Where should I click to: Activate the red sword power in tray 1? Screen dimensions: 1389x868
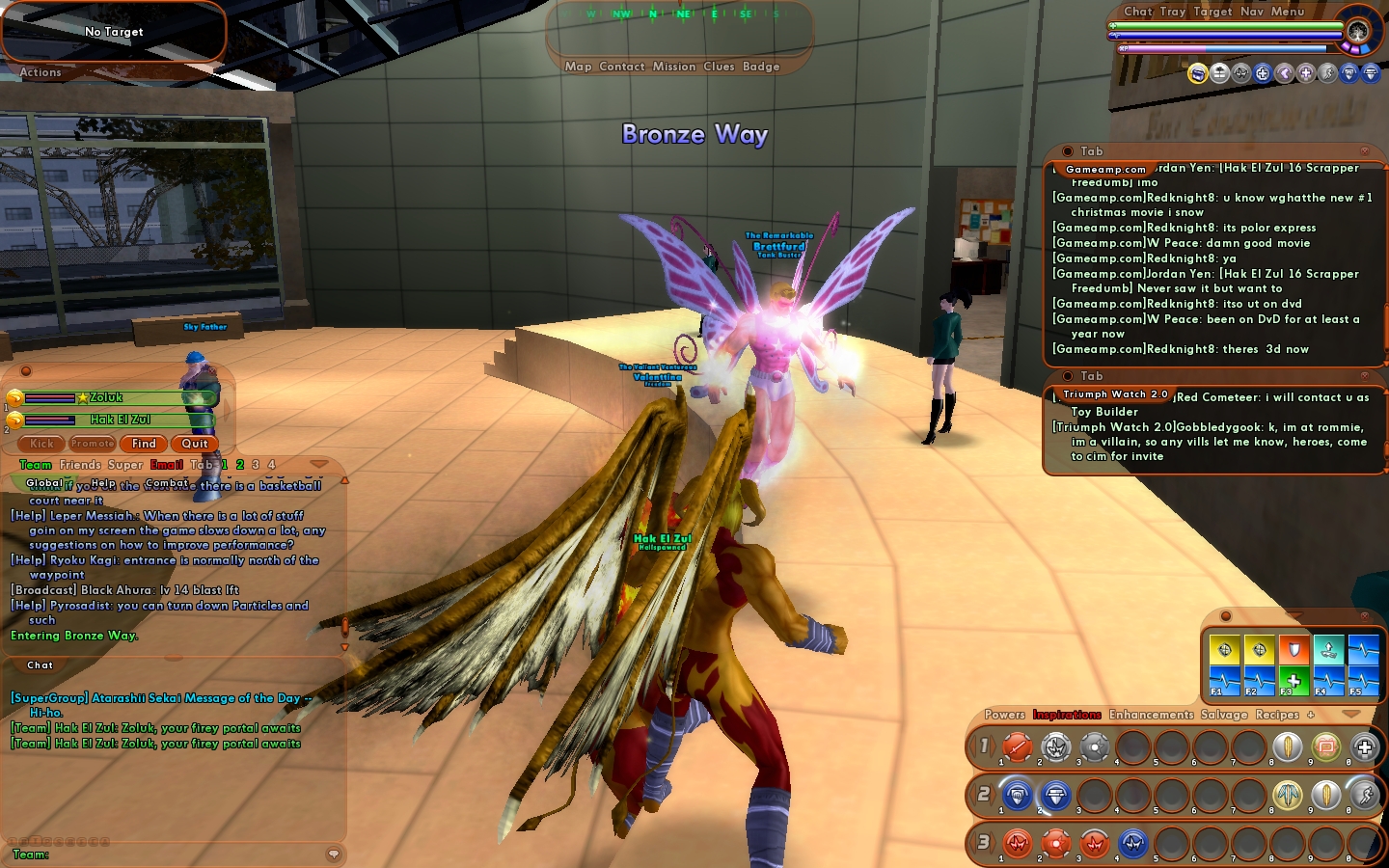point(1017,746)
